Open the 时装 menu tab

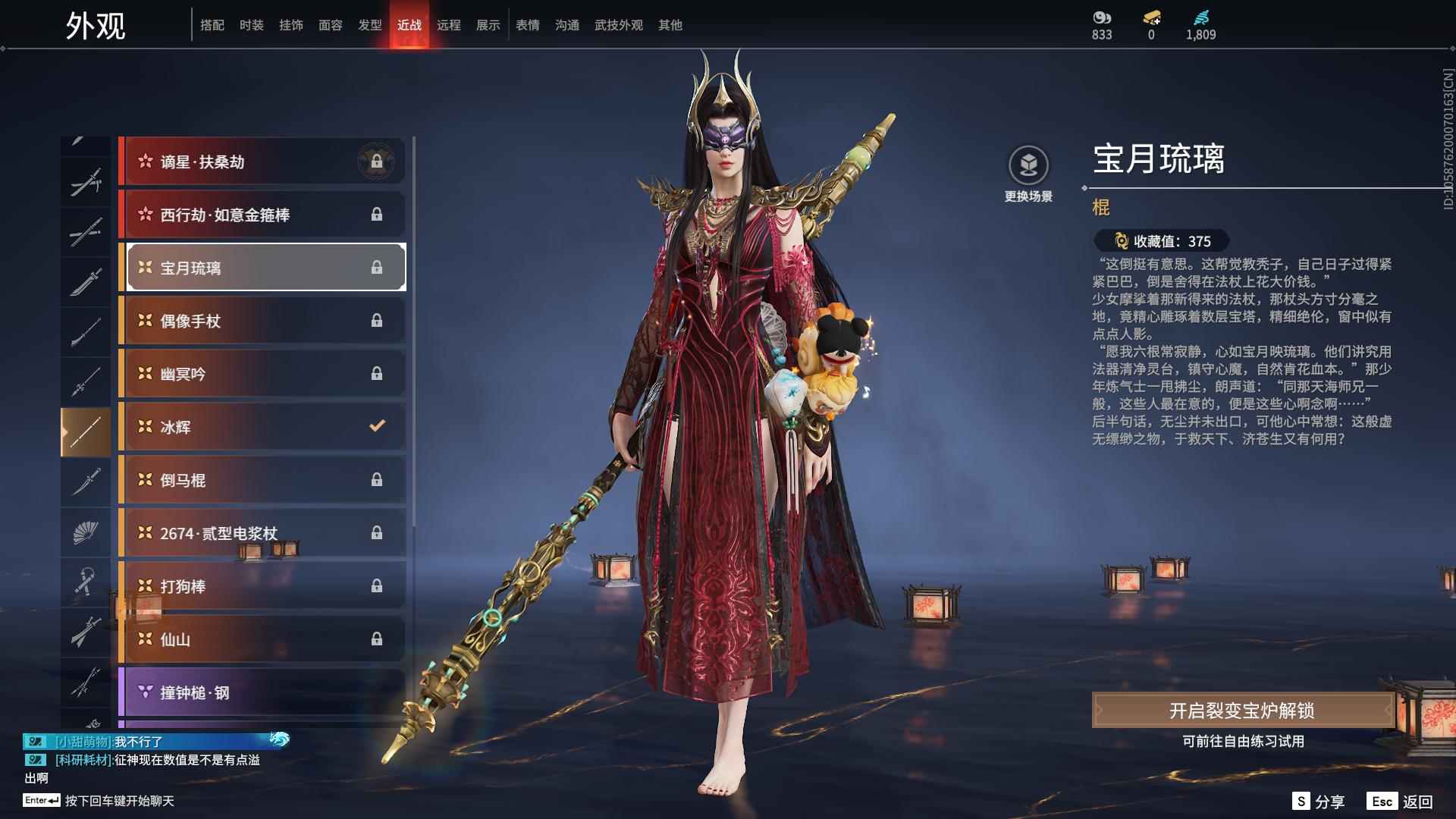click(x=252, y=24)
